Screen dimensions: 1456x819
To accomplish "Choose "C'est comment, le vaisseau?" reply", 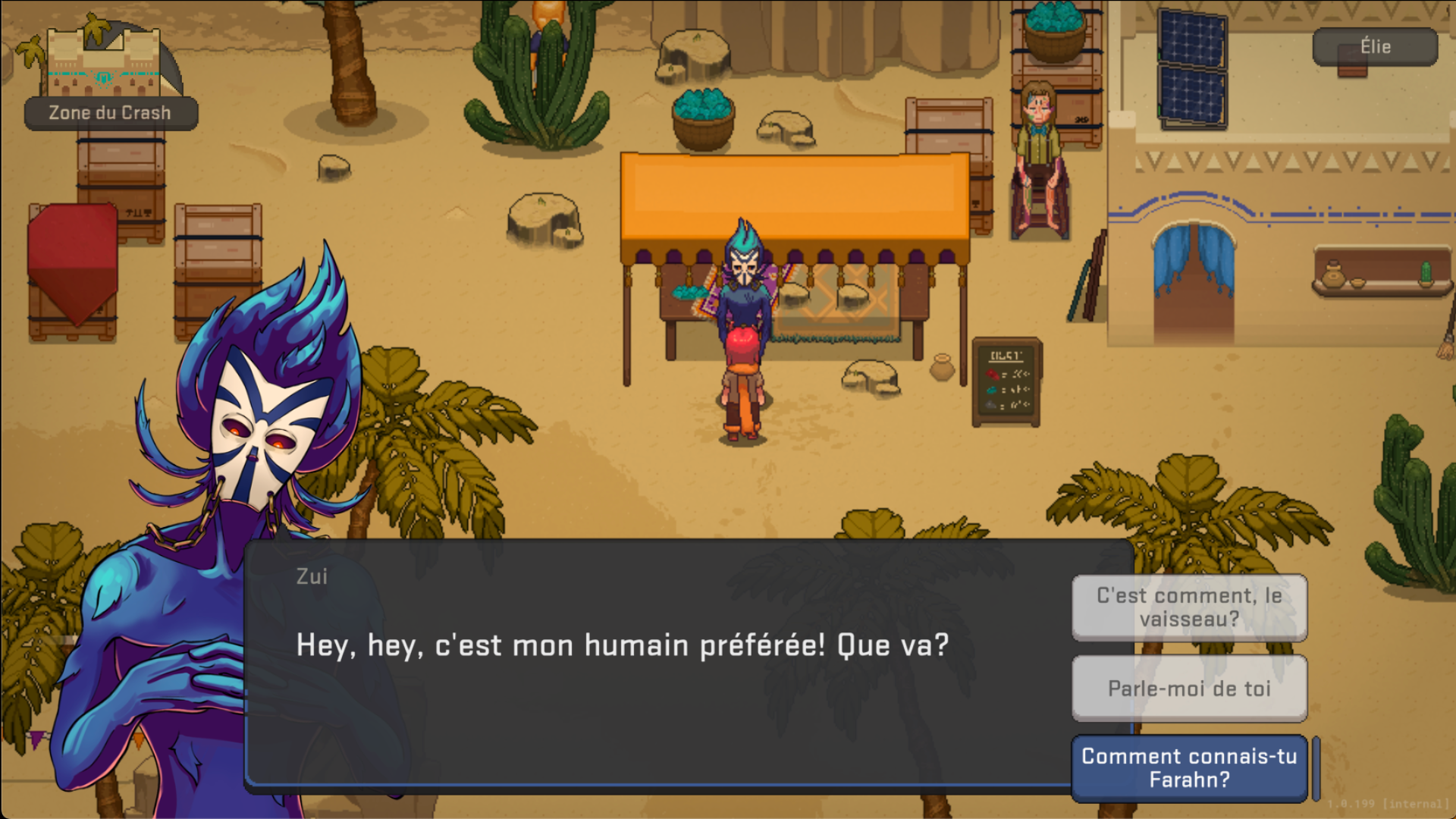I will pos(1188,607).
